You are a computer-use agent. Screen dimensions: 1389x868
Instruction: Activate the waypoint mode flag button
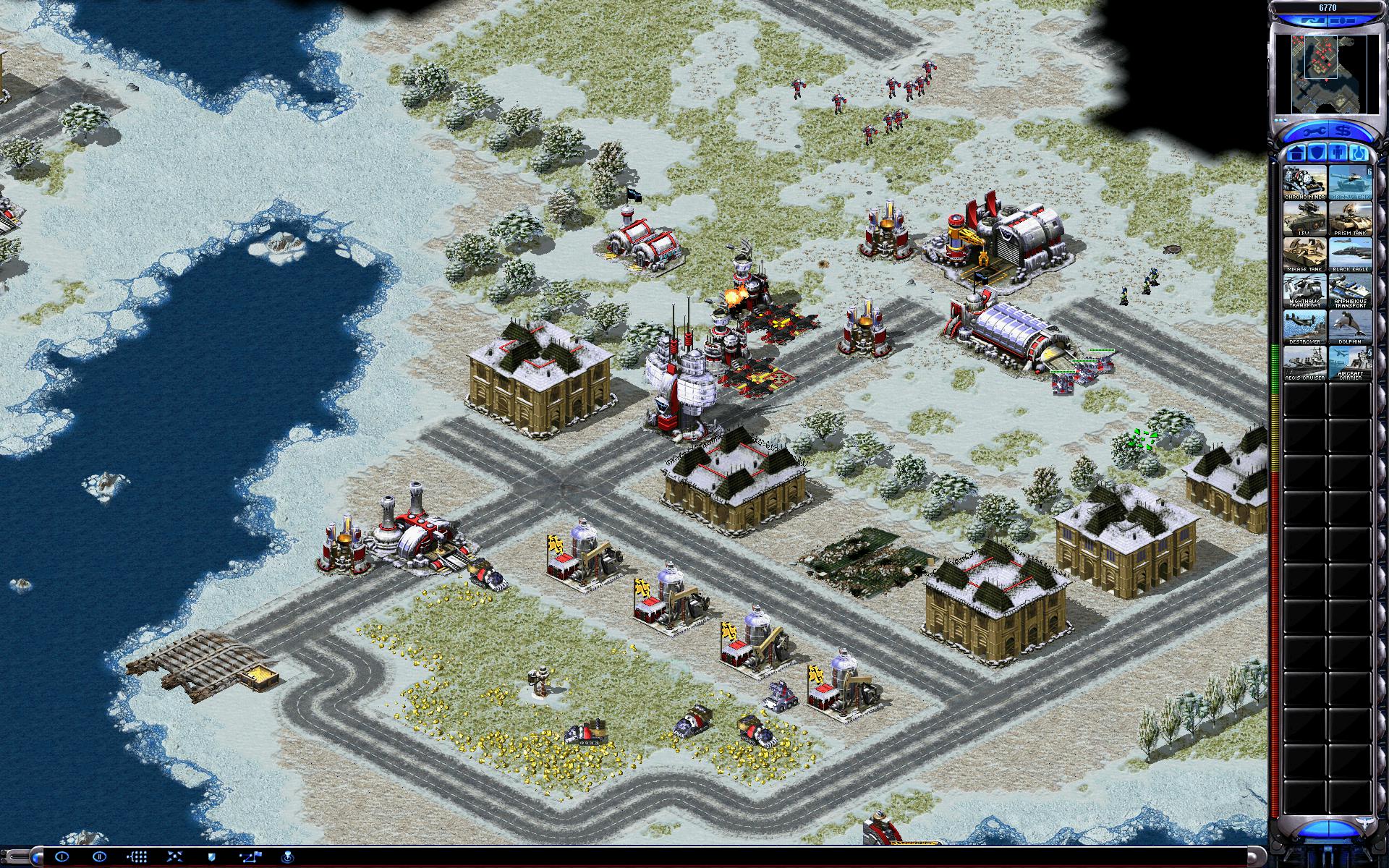click(x=251, y=856)
